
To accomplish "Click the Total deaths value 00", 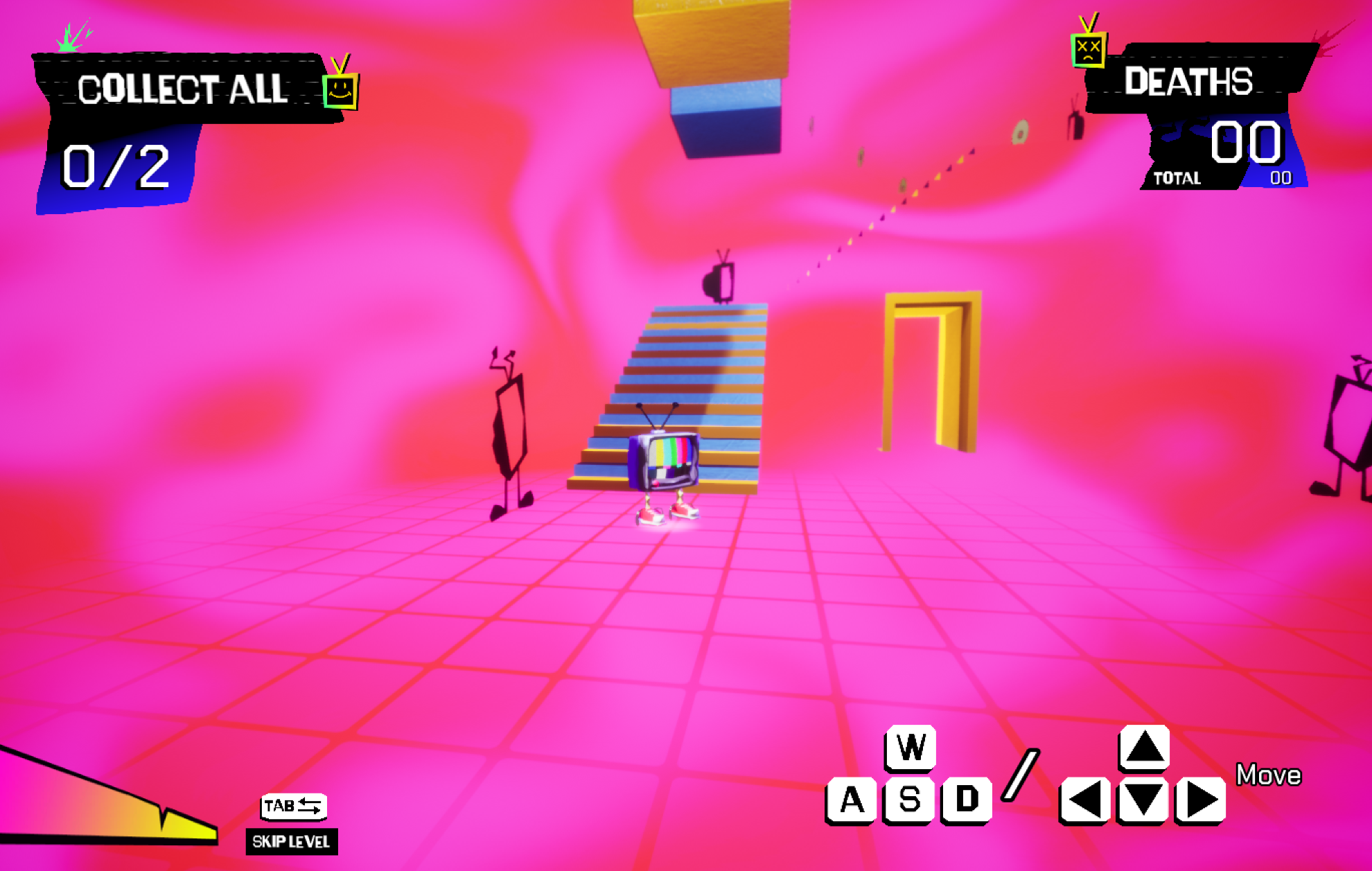I will pos(1279,177).
